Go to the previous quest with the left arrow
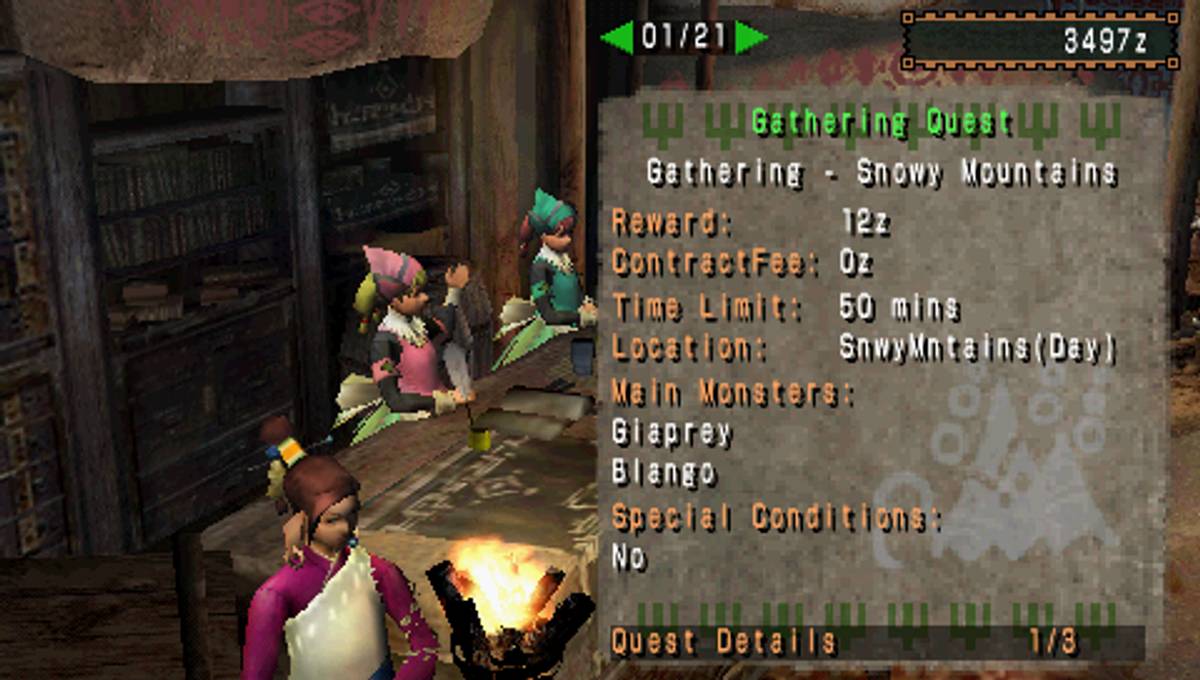Image resolution: width=1200 pixels, height=680 pixels. (x=617, y=38)
